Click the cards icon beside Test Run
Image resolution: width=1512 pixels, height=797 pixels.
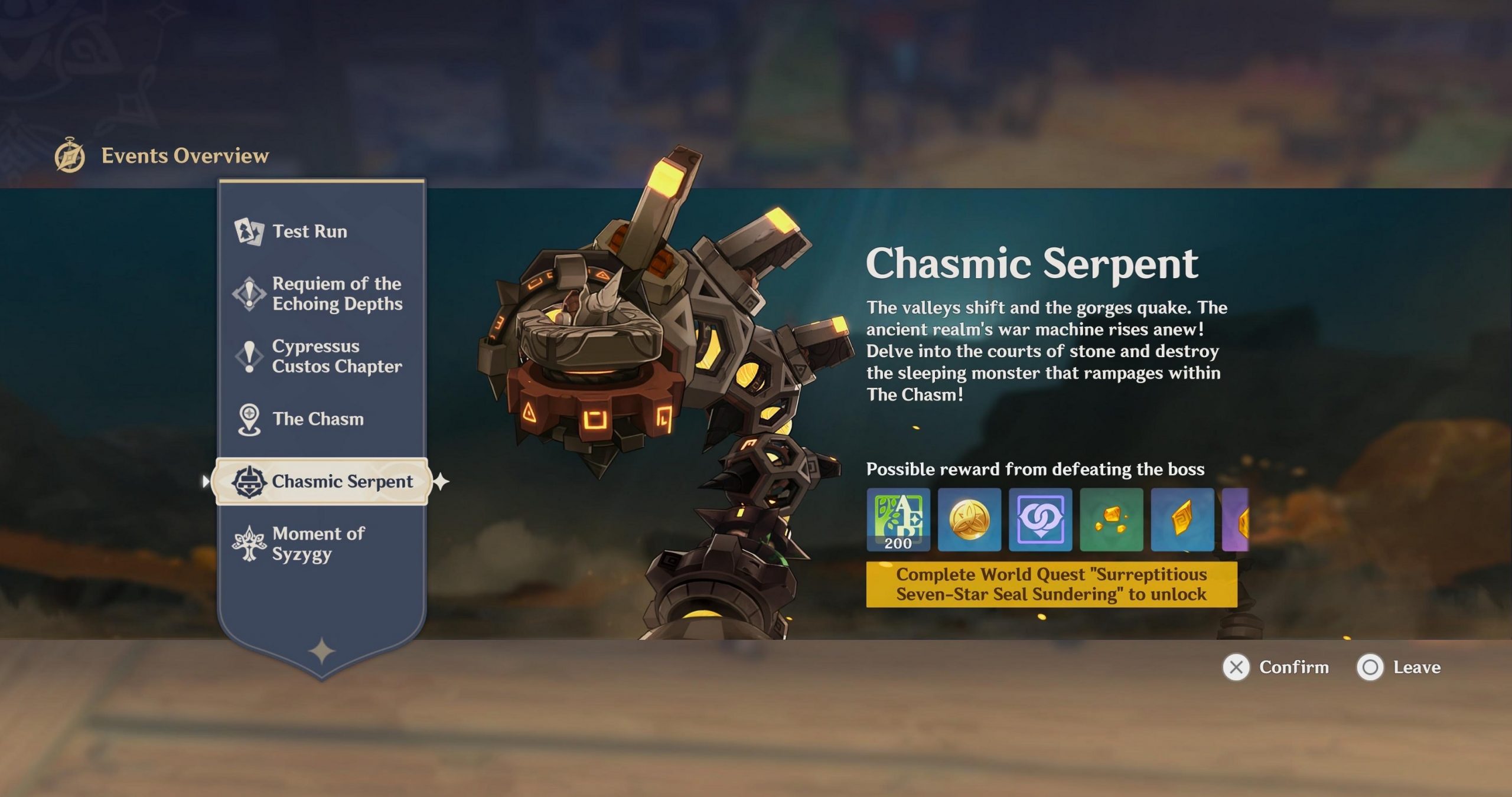pyautogui.click(x=250, y=231)
